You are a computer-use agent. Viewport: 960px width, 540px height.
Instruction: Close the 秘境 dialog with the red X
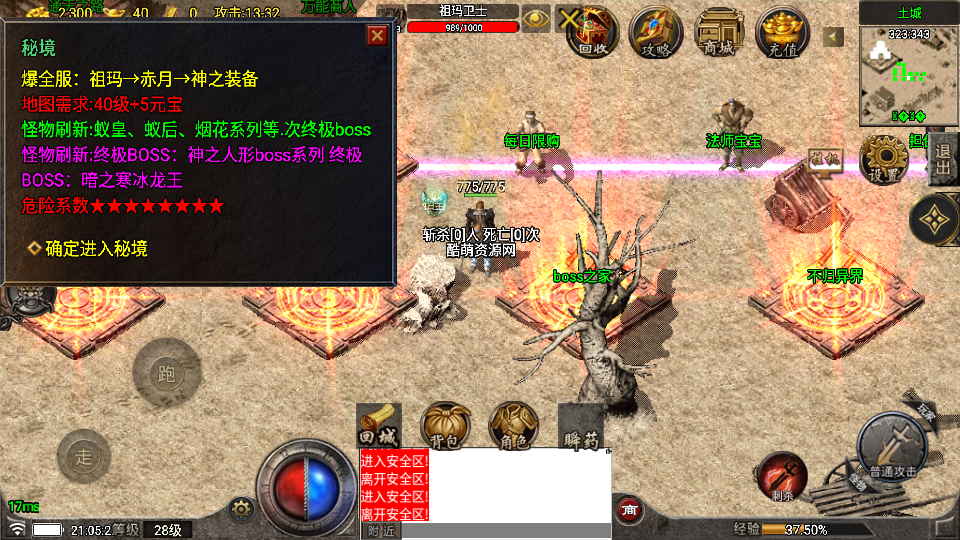click(377, 36)
